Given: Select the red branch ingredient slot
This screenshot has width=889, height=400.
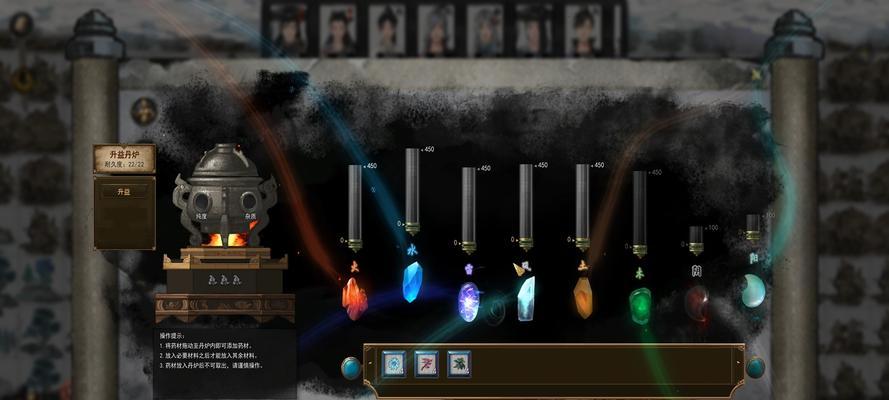Looking at the screenshot, I should (426, 363).
